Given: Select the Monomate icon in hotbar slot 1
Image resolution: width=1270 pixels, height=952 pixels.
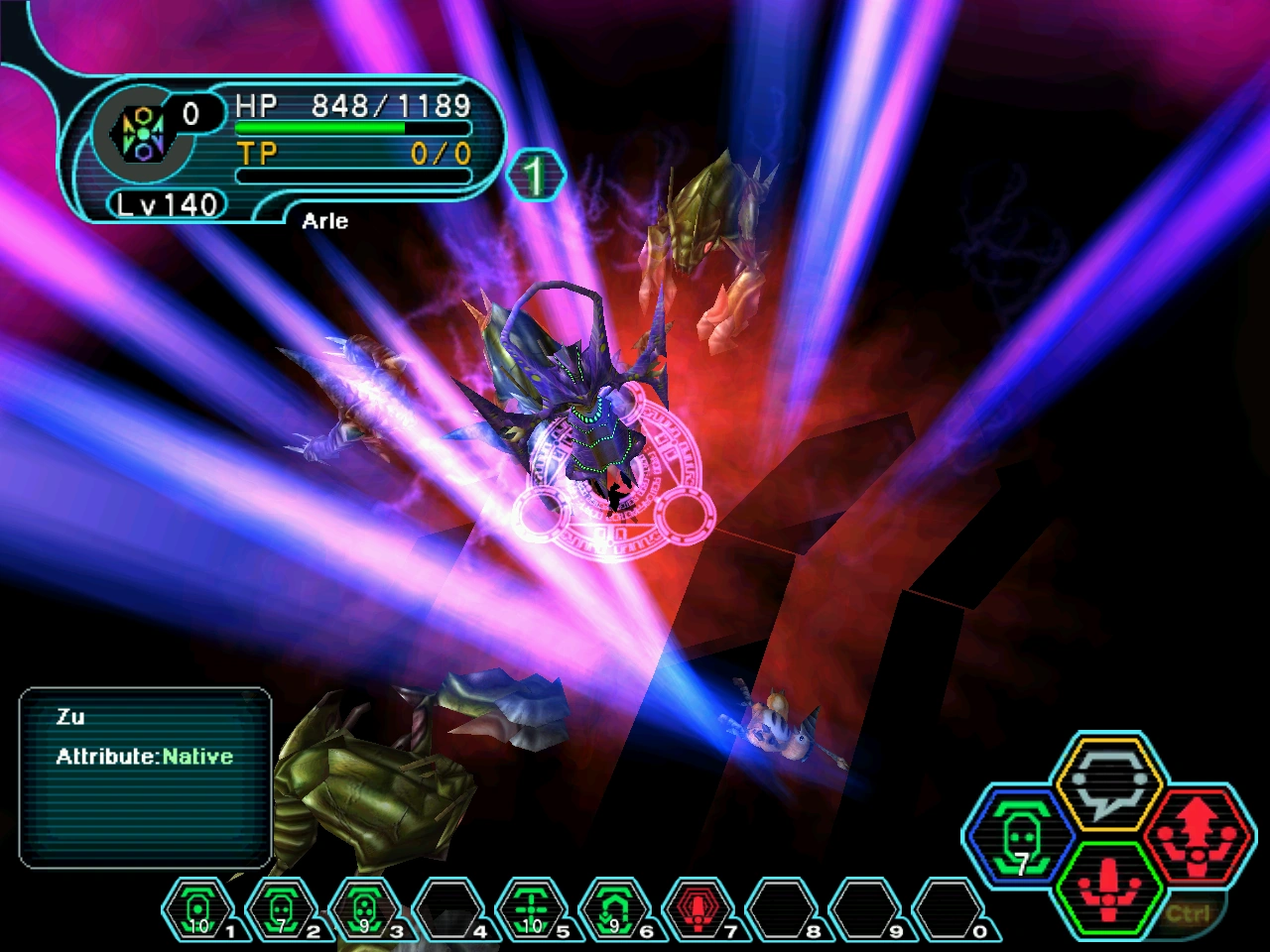Looking at the screenshot, I should (x=198, y=907).
